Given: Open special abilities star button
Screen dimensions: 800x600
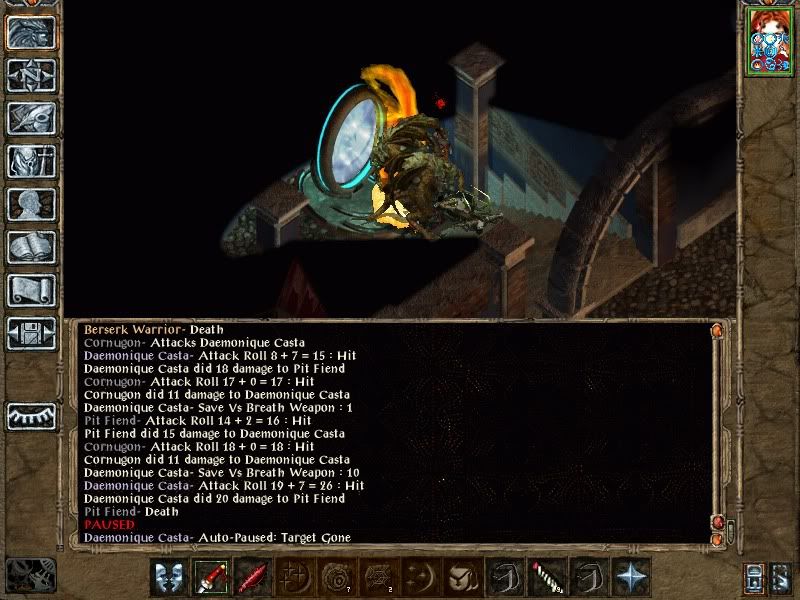Looking at the screenshot, I should point(631,577).
